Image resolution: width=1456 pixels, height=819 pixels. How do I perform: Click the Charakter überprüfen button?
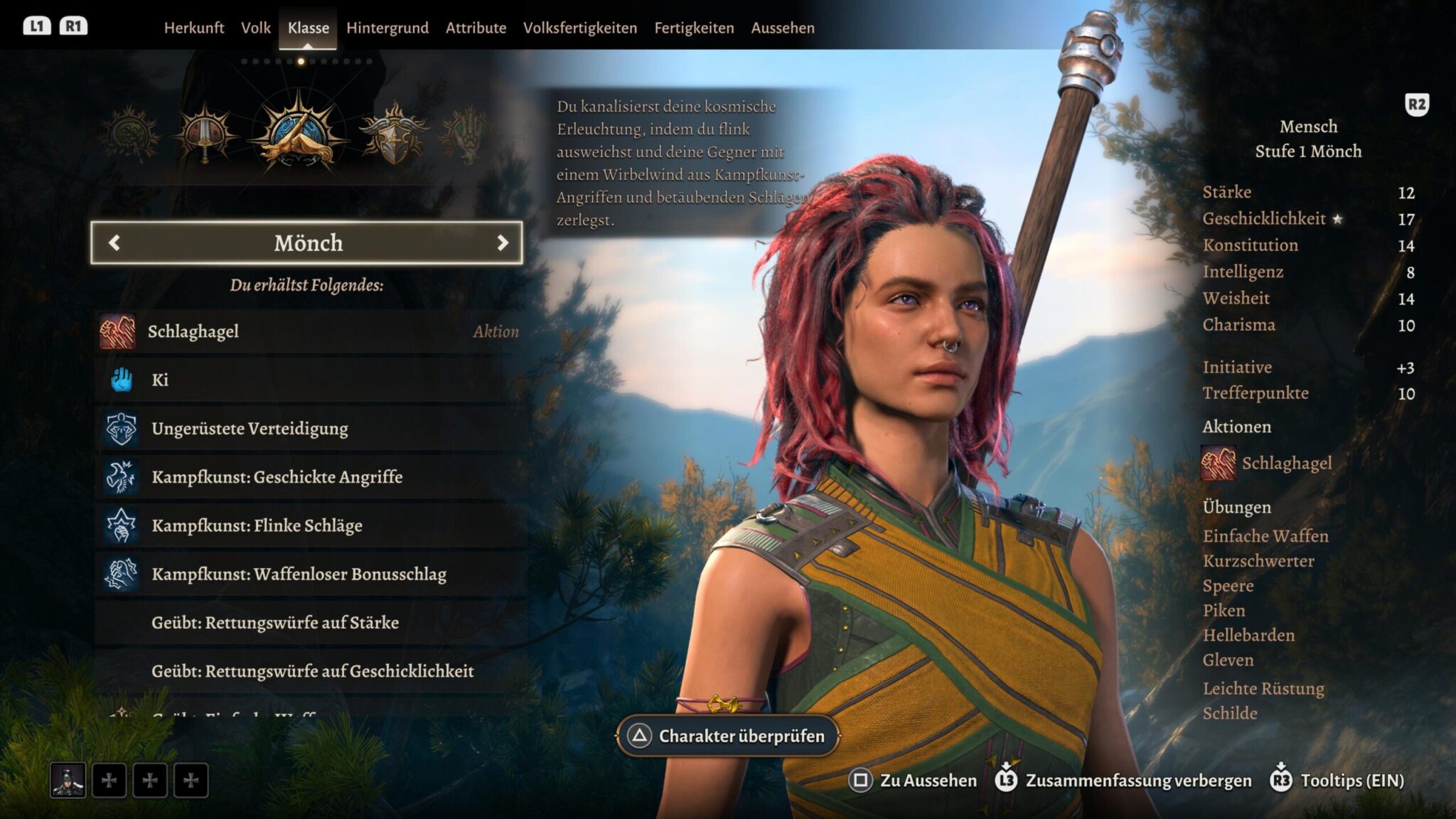[x=727, y=736]
